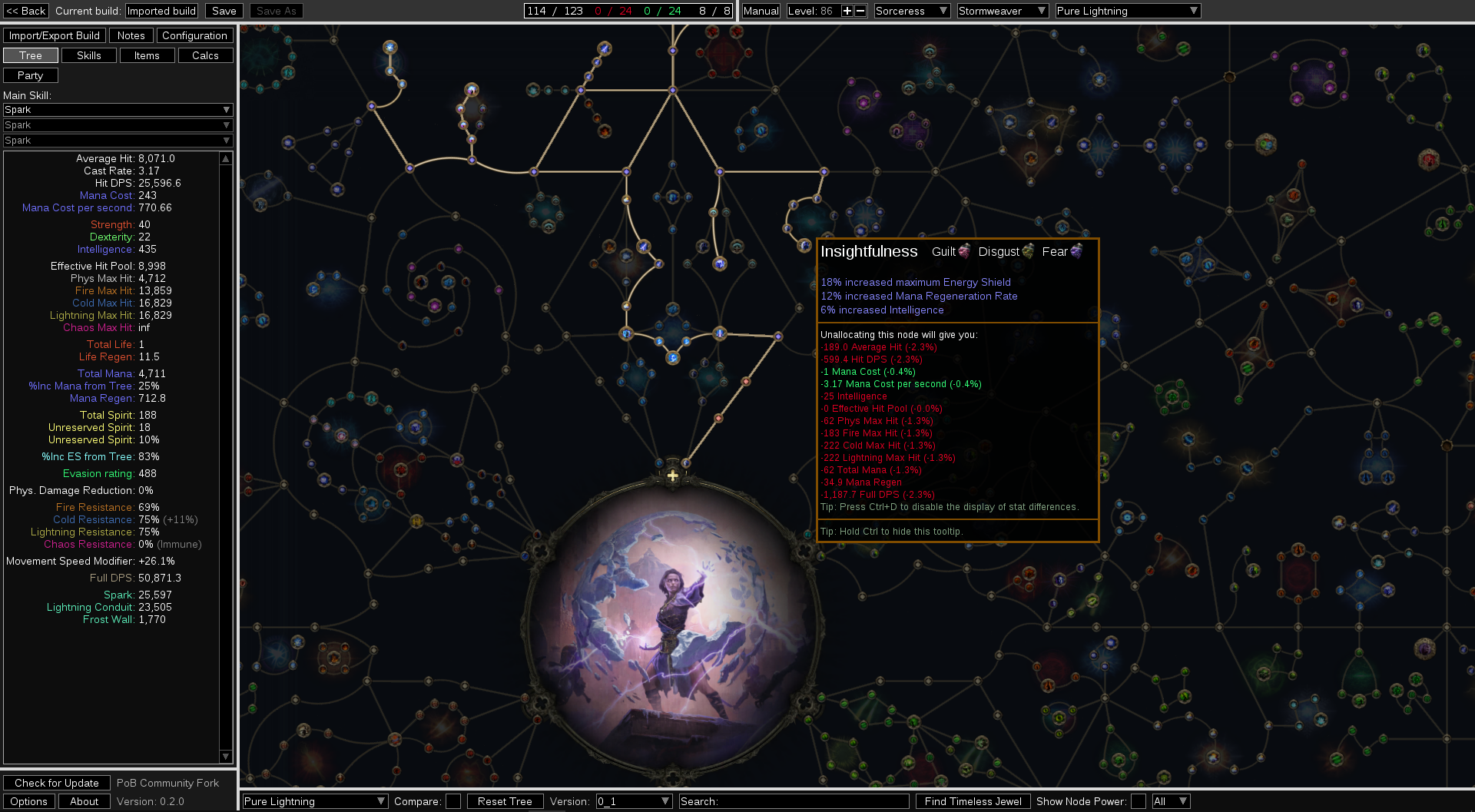This screenshot has height=812, width=1475.
Task: Open the Options menu
Action: click(29, 801)
